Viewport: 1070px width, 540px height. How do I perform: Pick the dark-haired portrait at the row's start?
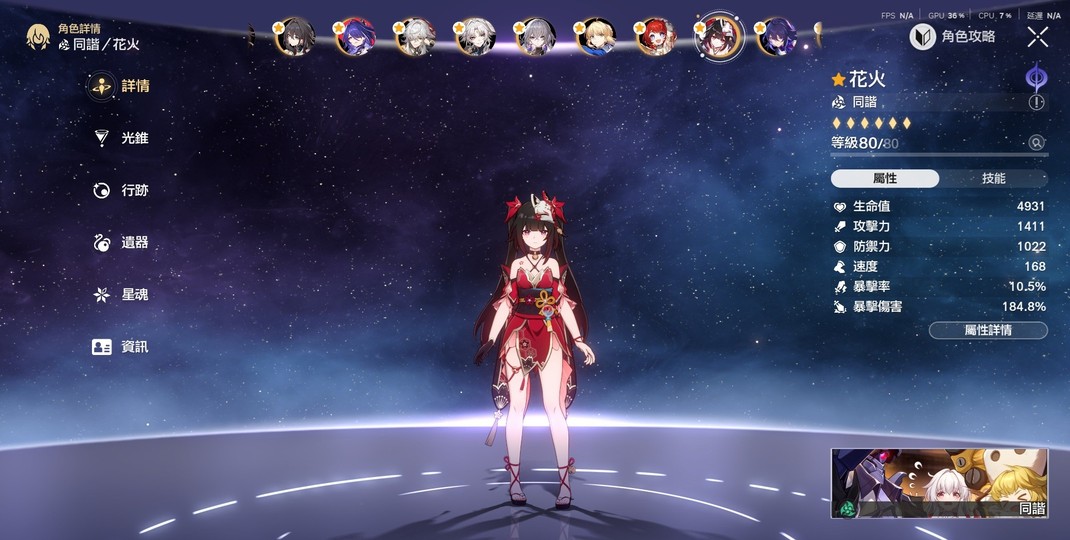click(x=294, y=37)
